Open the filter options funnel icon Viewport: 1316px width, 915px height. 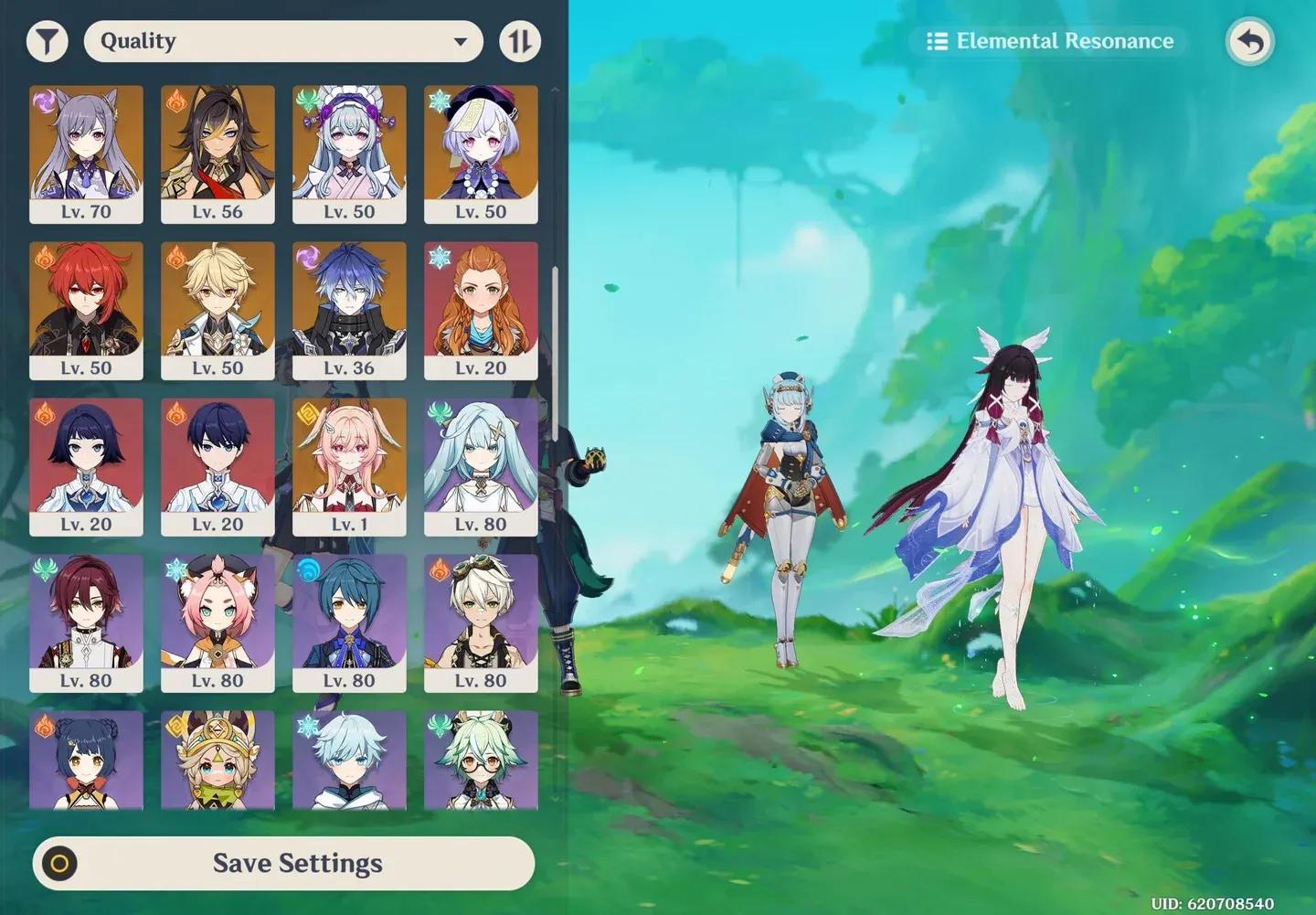point(48,40)
